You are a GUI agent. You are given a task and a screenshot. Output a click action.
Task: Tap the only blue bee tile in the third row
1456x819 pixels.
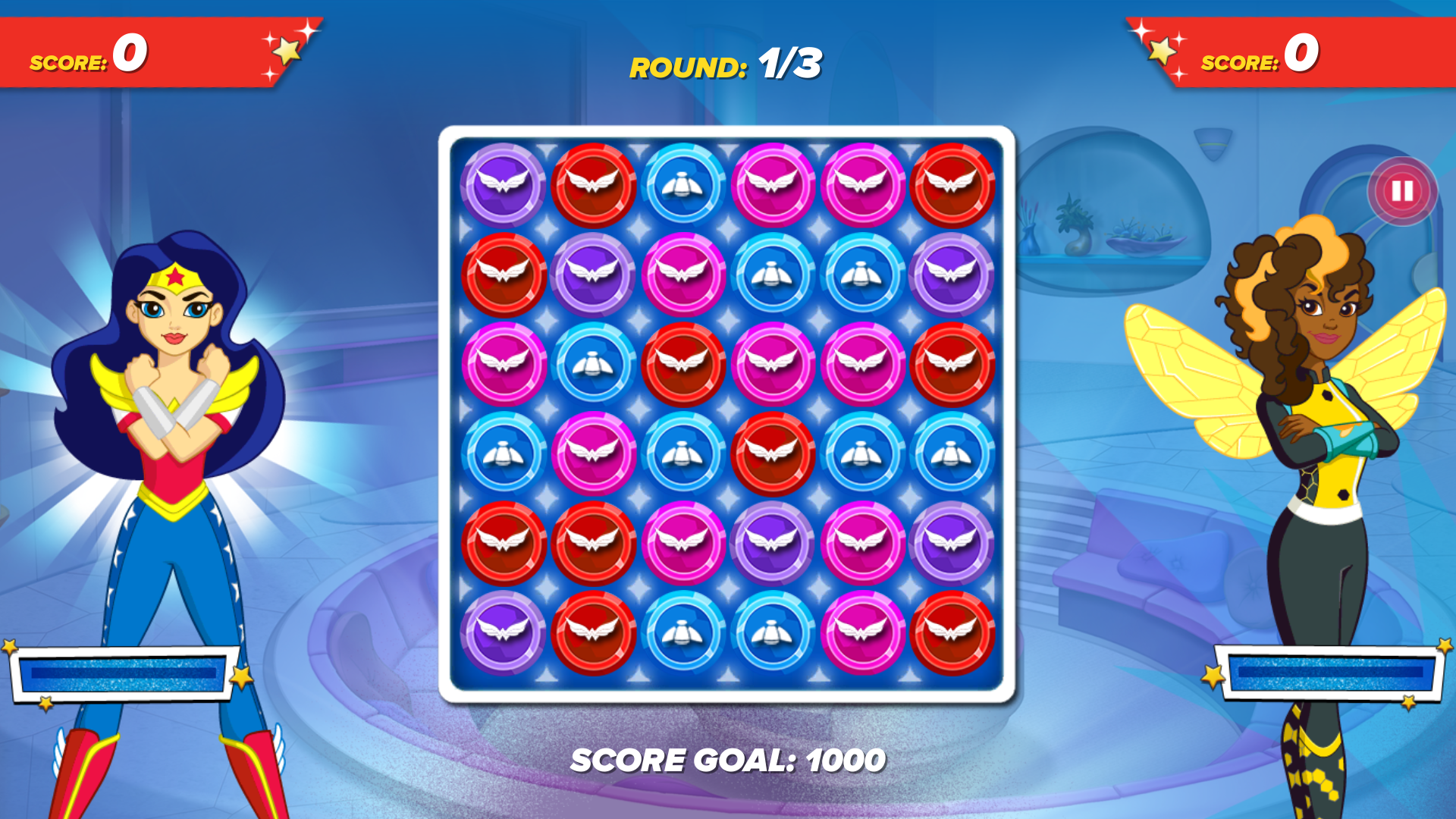point(593,364)
